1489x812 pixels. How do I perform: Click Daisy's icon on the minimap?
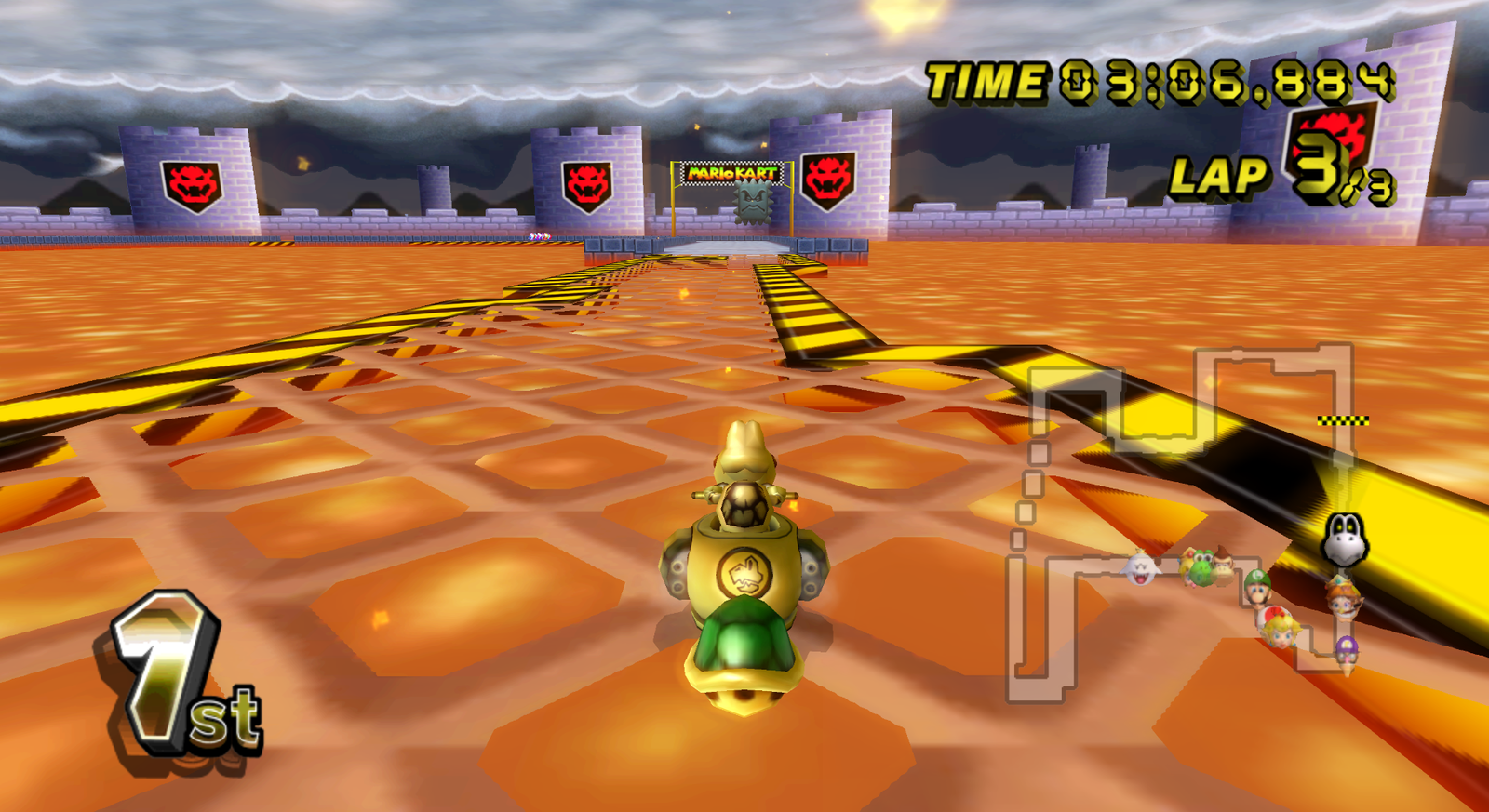[x=1343, y=601]
